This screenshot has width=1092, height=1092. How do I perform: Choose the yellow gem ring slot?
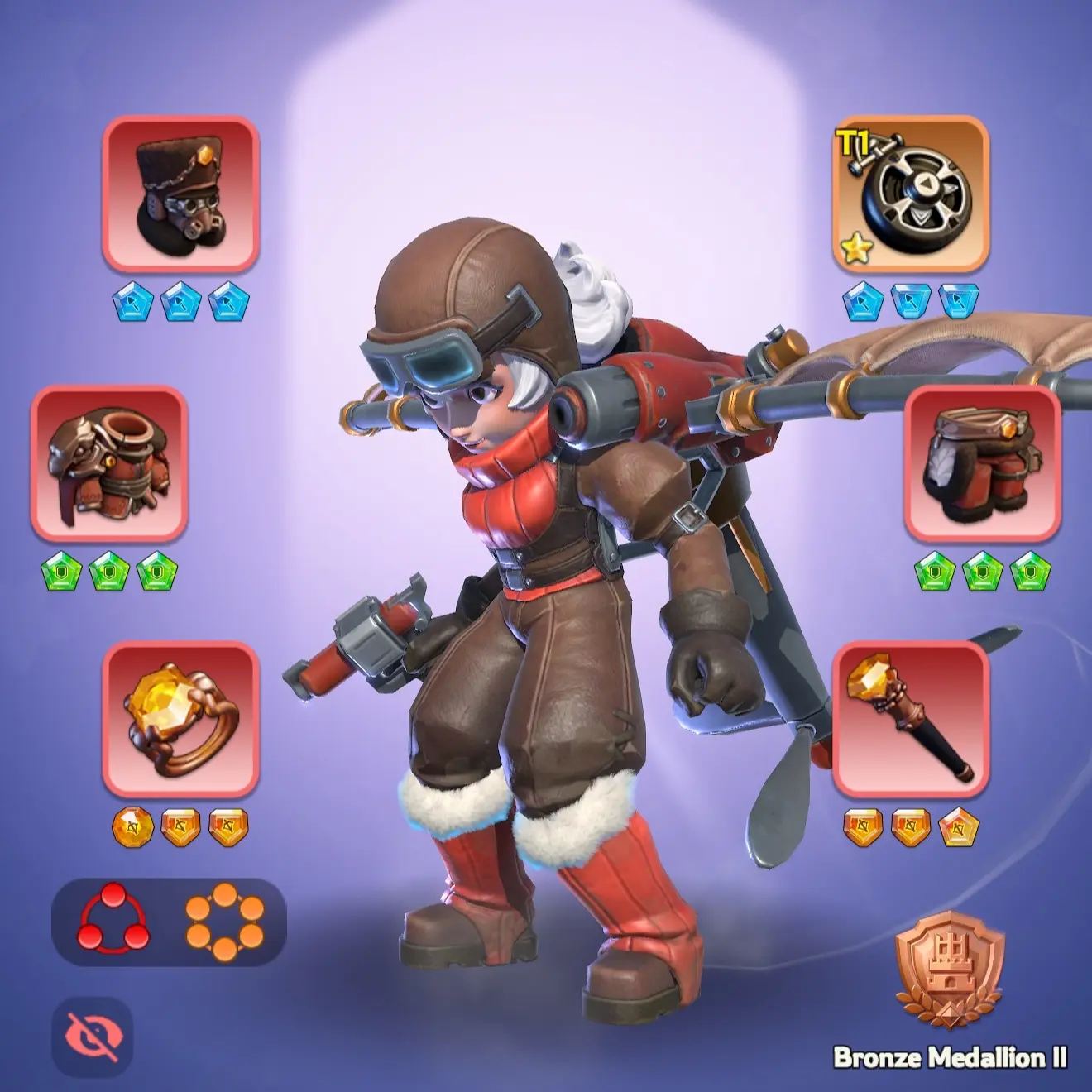click(180, 720)
